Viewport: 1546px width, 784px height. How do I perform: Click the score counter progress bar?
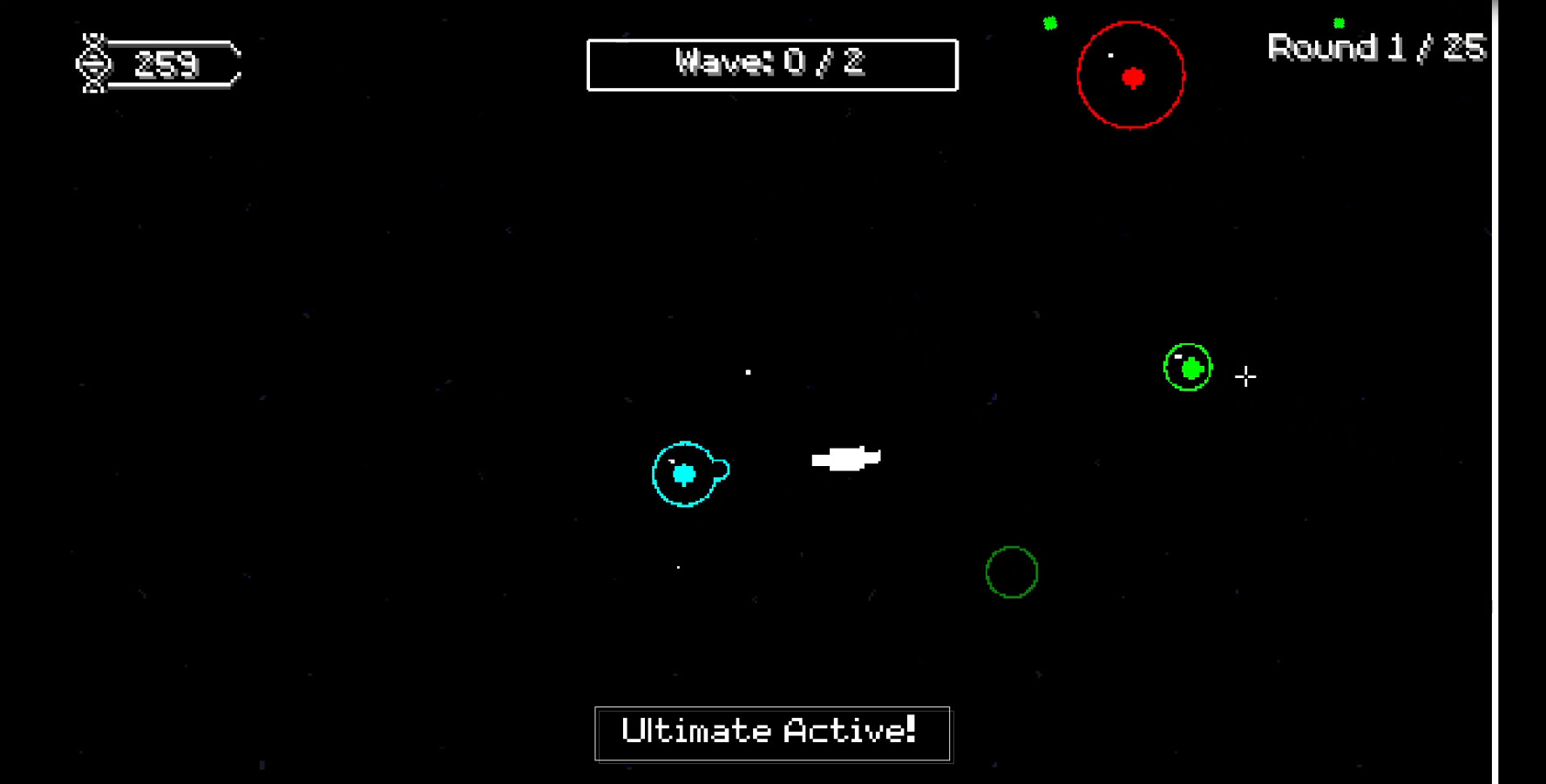point(174,63)
